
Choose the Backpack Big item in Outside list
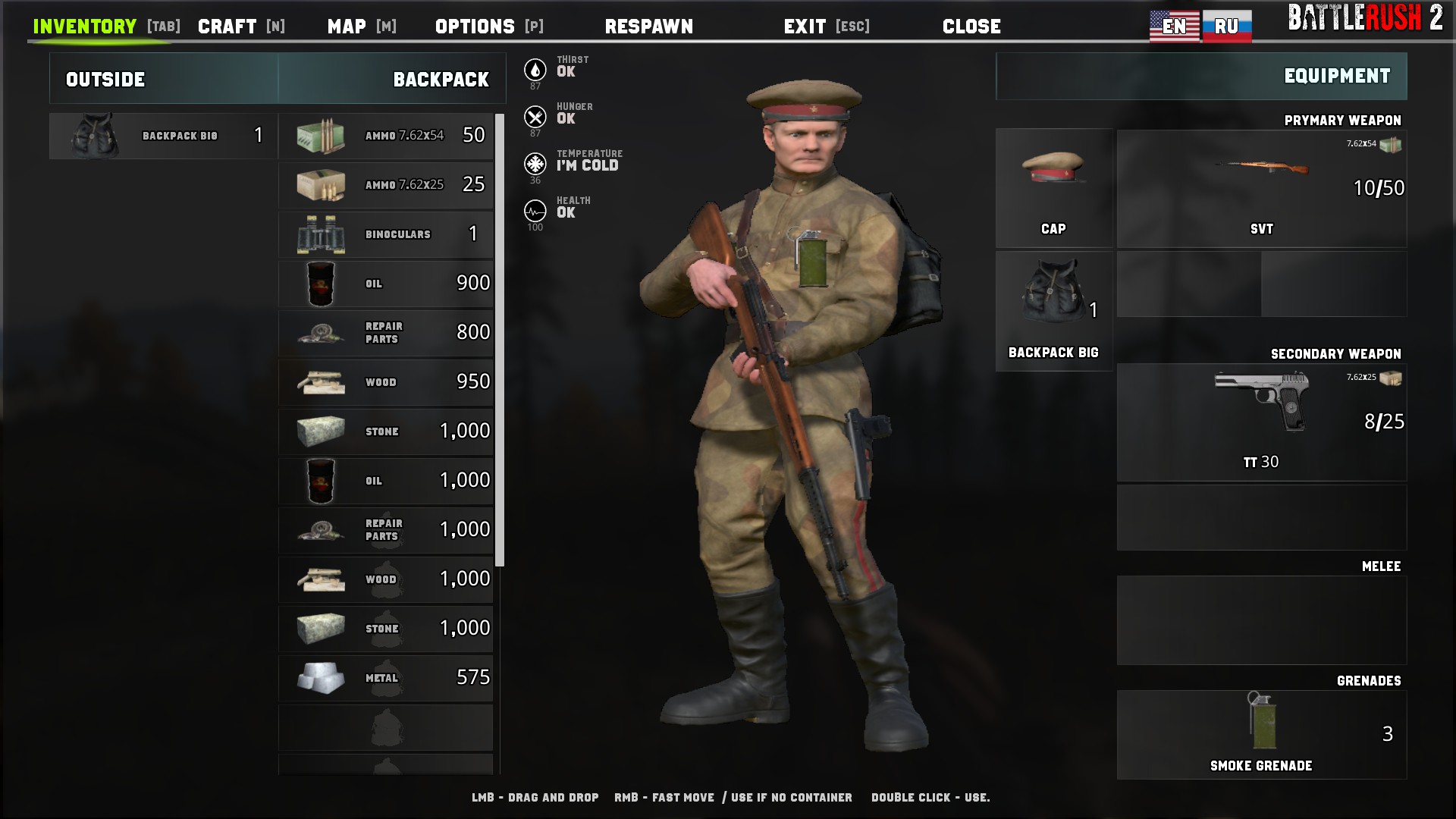[163, 136]
